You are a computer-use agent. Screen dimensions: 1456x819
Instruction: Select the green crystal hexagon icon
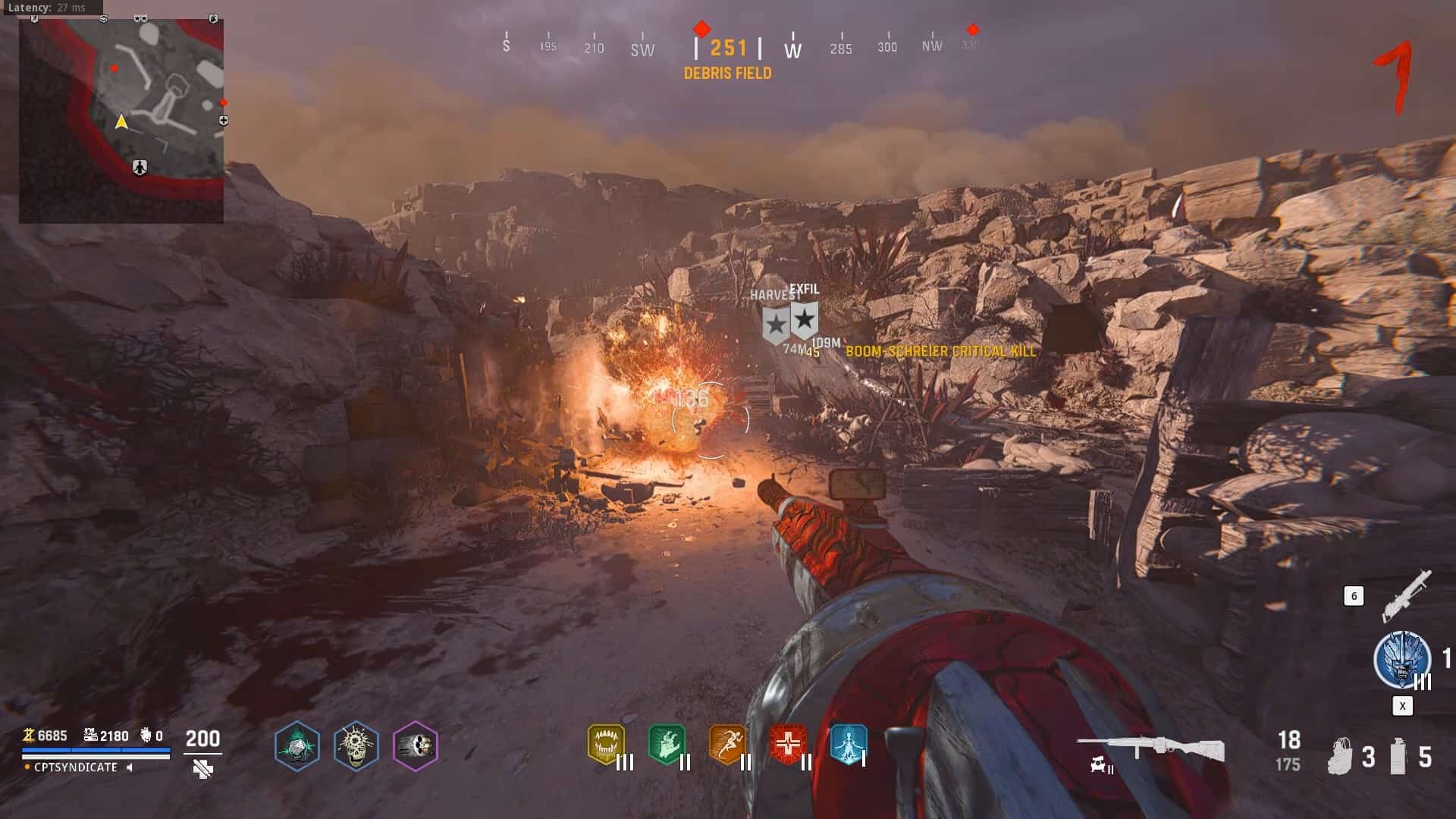297,745
